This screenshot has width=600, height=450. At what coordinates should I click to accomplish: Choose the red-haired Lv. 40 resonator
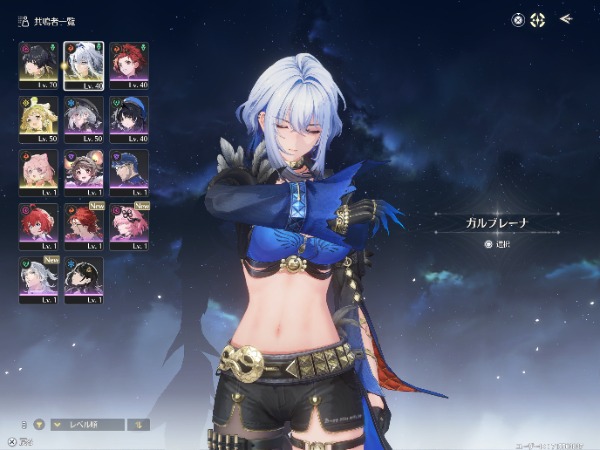tap(129, 65)
